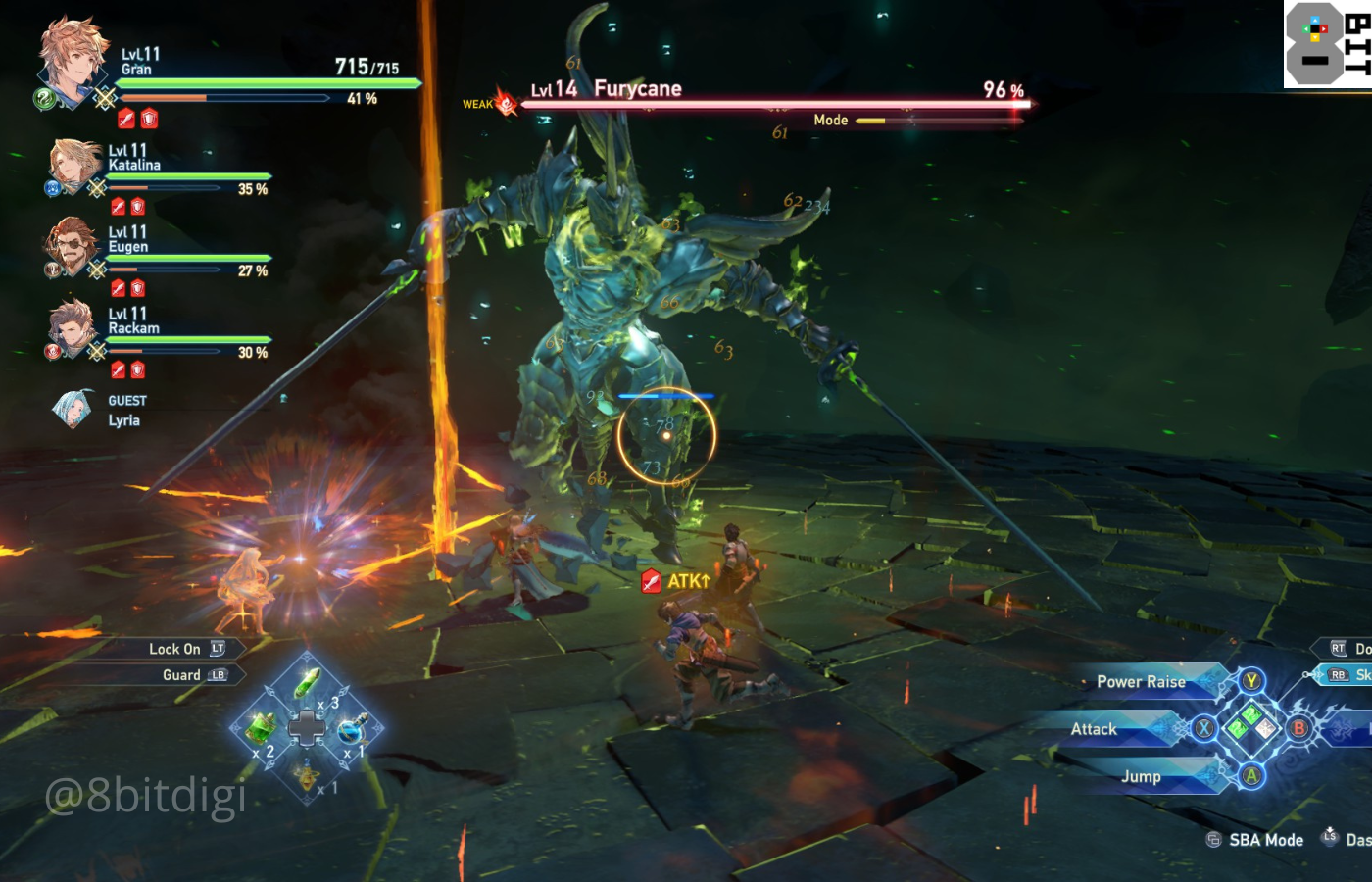This screenshot has width=1372, height=882.
Task: Select the Jump action label
Action: [1141, 776]
